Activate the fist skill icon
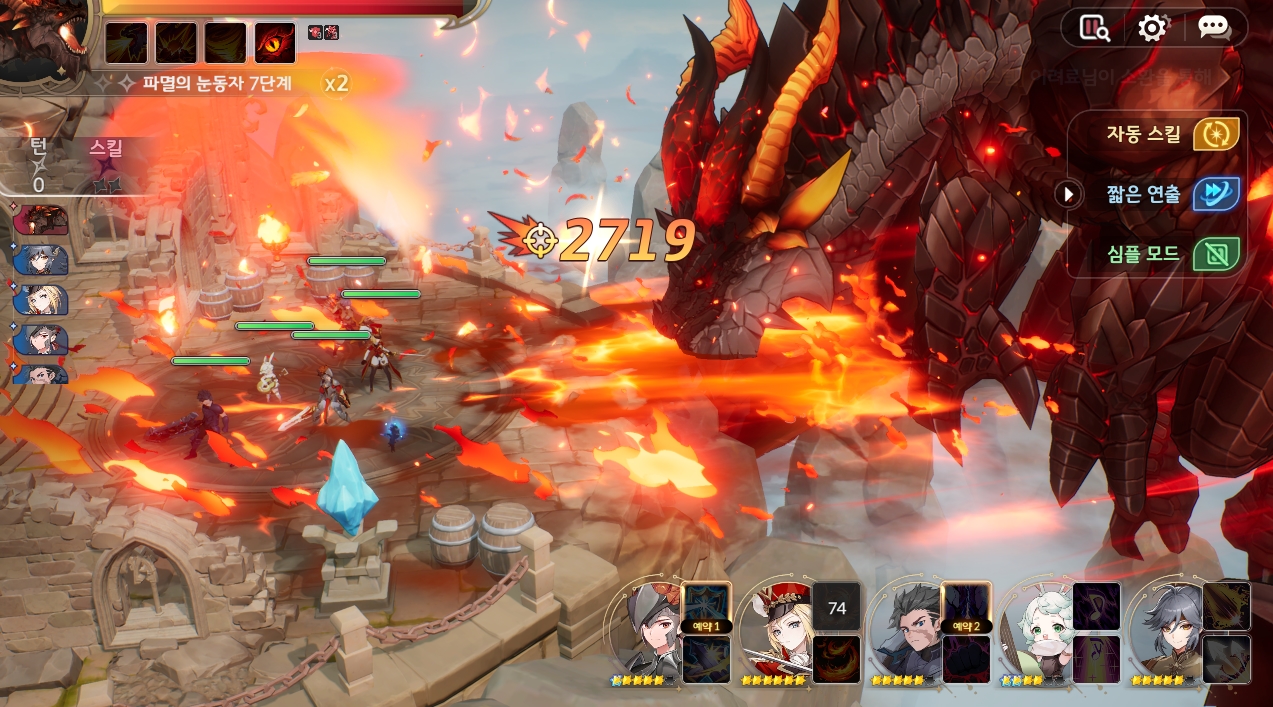 [x=967, y=659]
